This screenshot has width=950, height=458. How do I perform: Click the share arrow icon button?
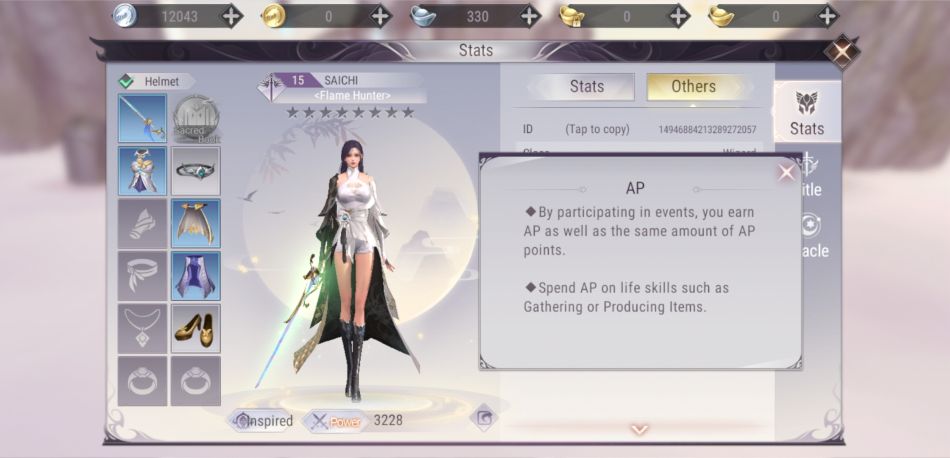pyautogui.click(x=484, y=417)
